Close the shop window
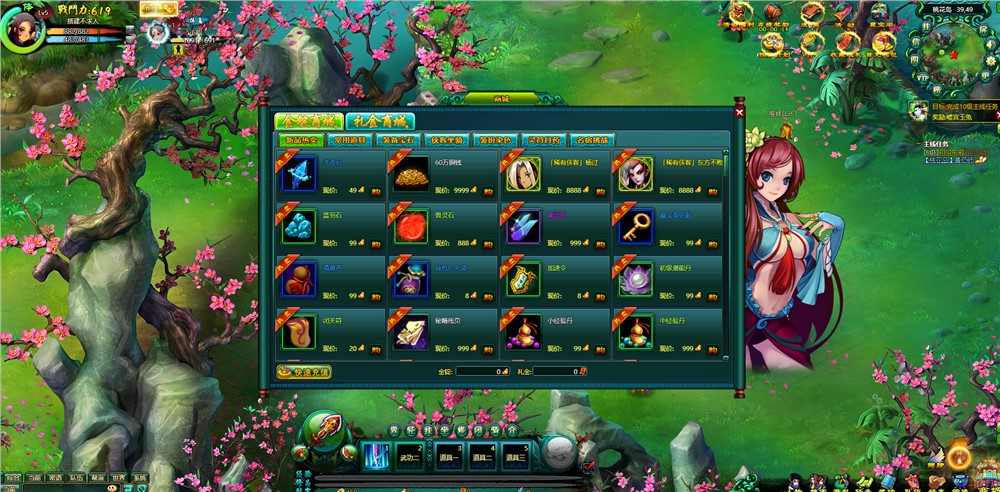This screenshot has width=1000, height=492. [739, 113]
